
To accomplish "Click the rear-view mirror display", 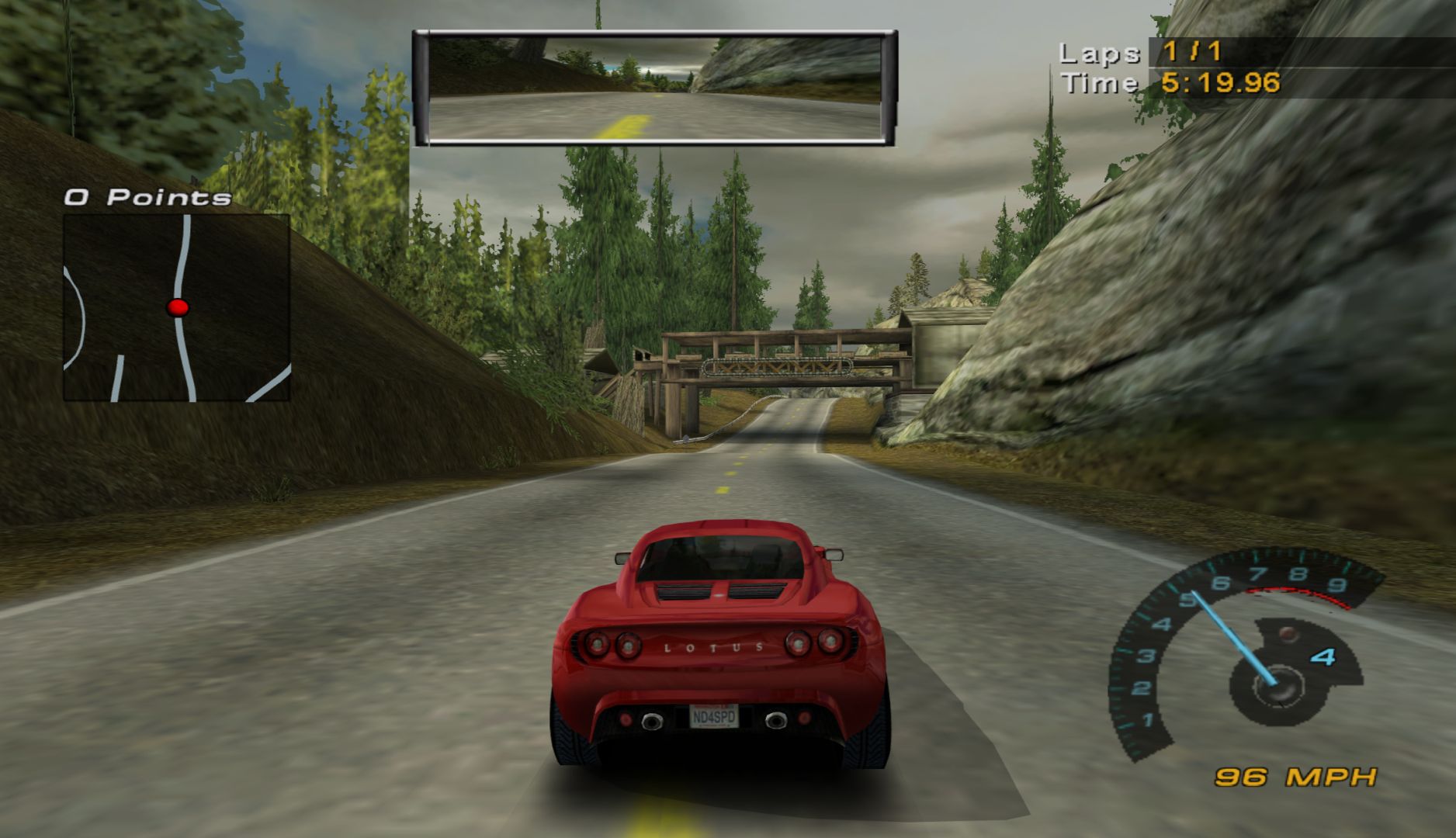I will (654, 88).
